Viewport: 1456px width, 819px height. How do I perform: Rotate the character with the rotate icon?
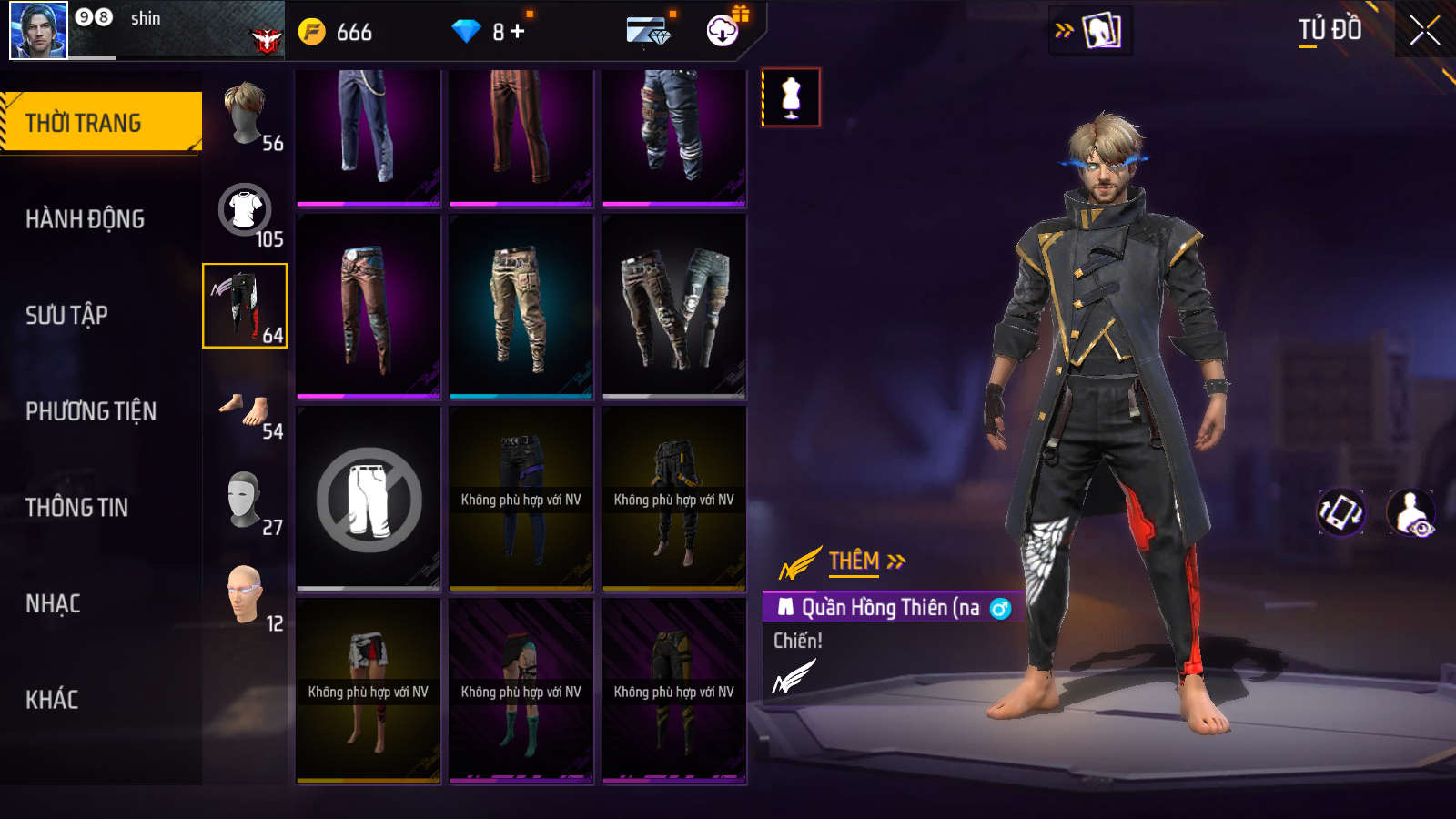tap(1340, 512)
